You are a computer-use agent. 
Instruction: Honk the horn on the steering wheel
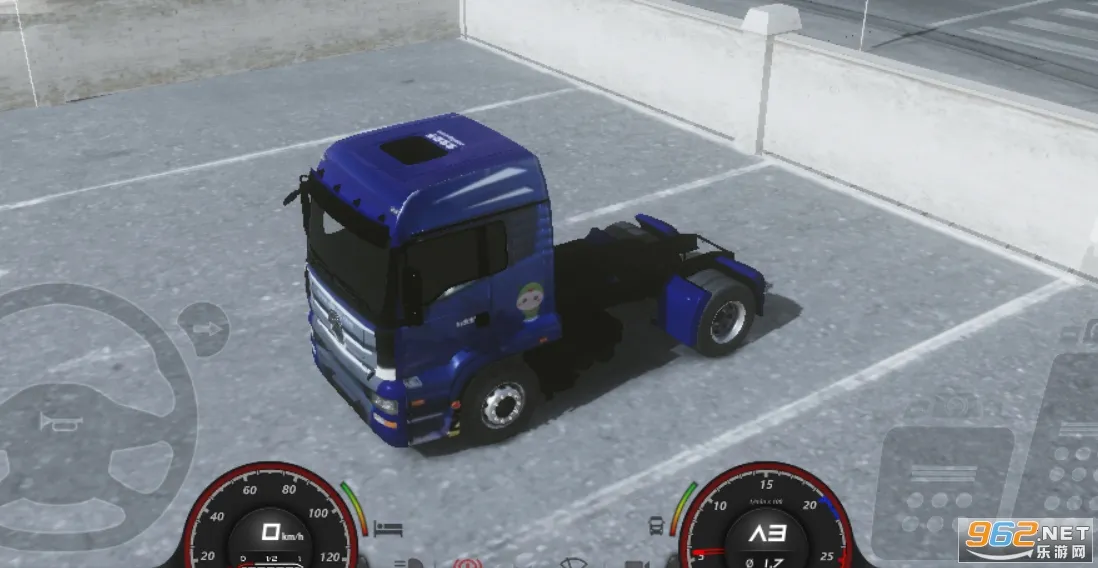pyautogui.click(x=60, y=422)
